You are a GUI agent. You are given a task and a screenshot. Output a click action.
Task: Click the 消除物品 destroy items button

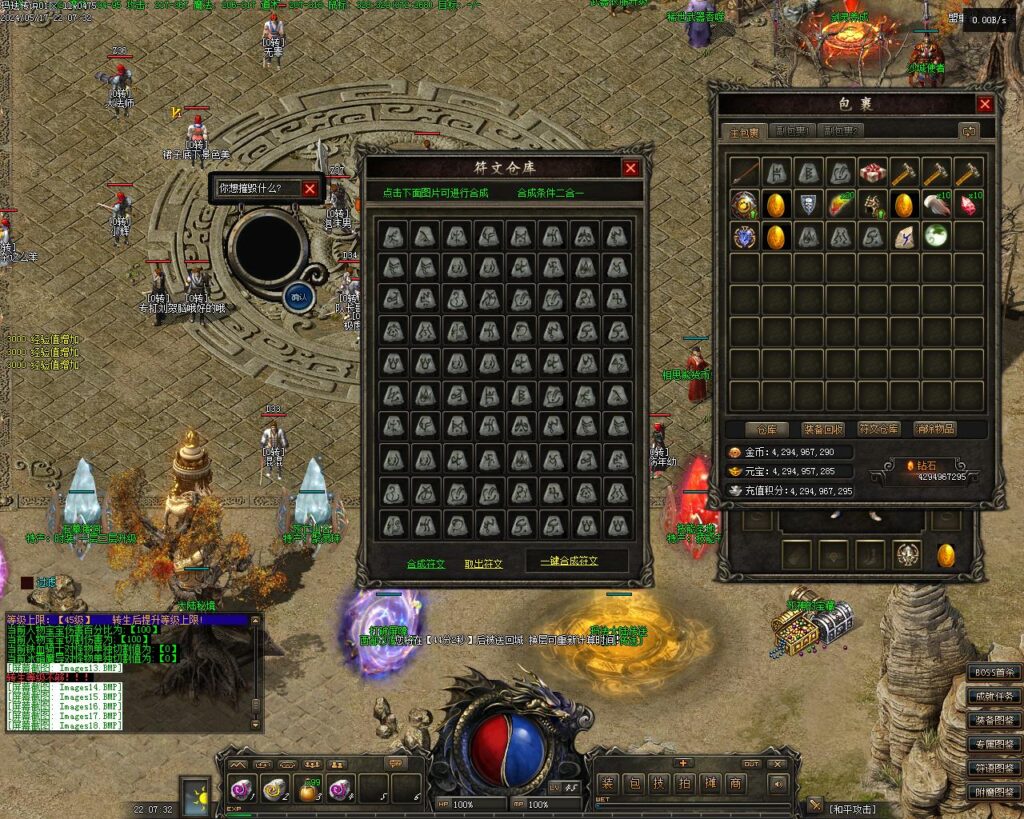[935, 429]
